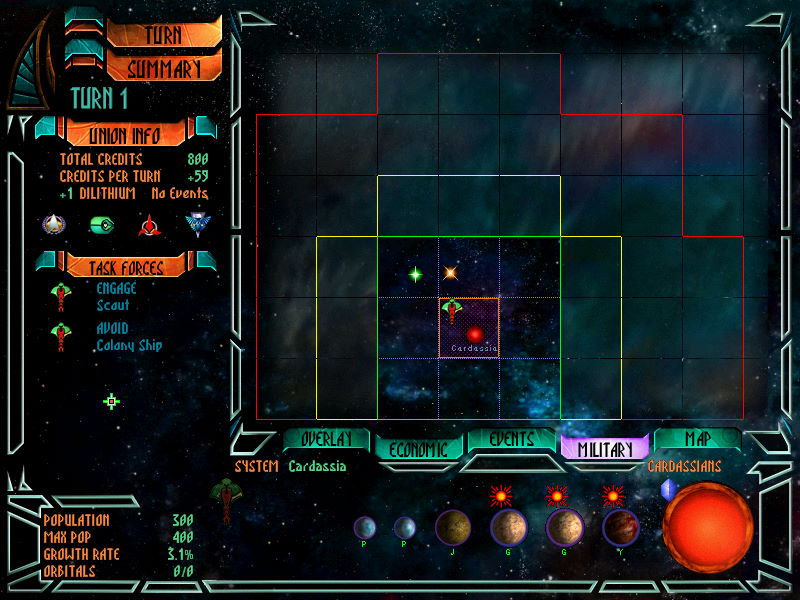800x600 pixels.
Task: Show the Events tab
Action: click(x=511, y=440)
